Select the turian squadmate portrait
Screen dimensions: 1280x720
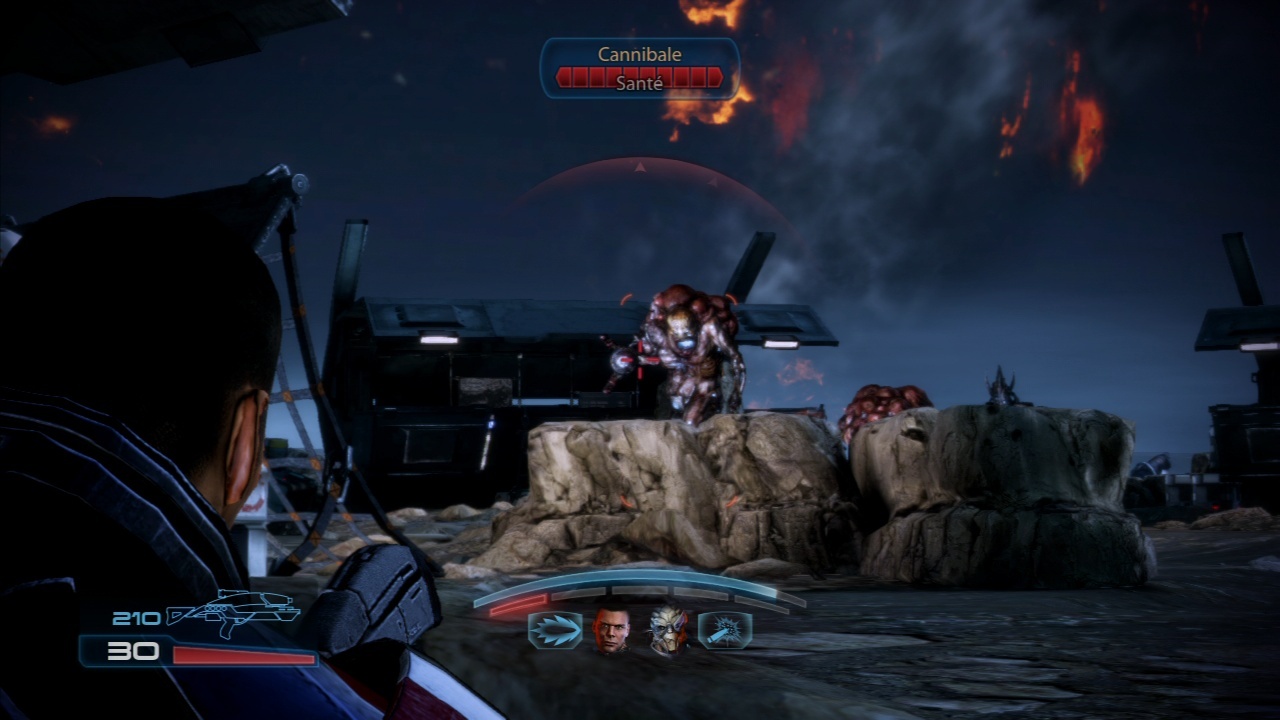pyautogui.click(x=668, y=631)
